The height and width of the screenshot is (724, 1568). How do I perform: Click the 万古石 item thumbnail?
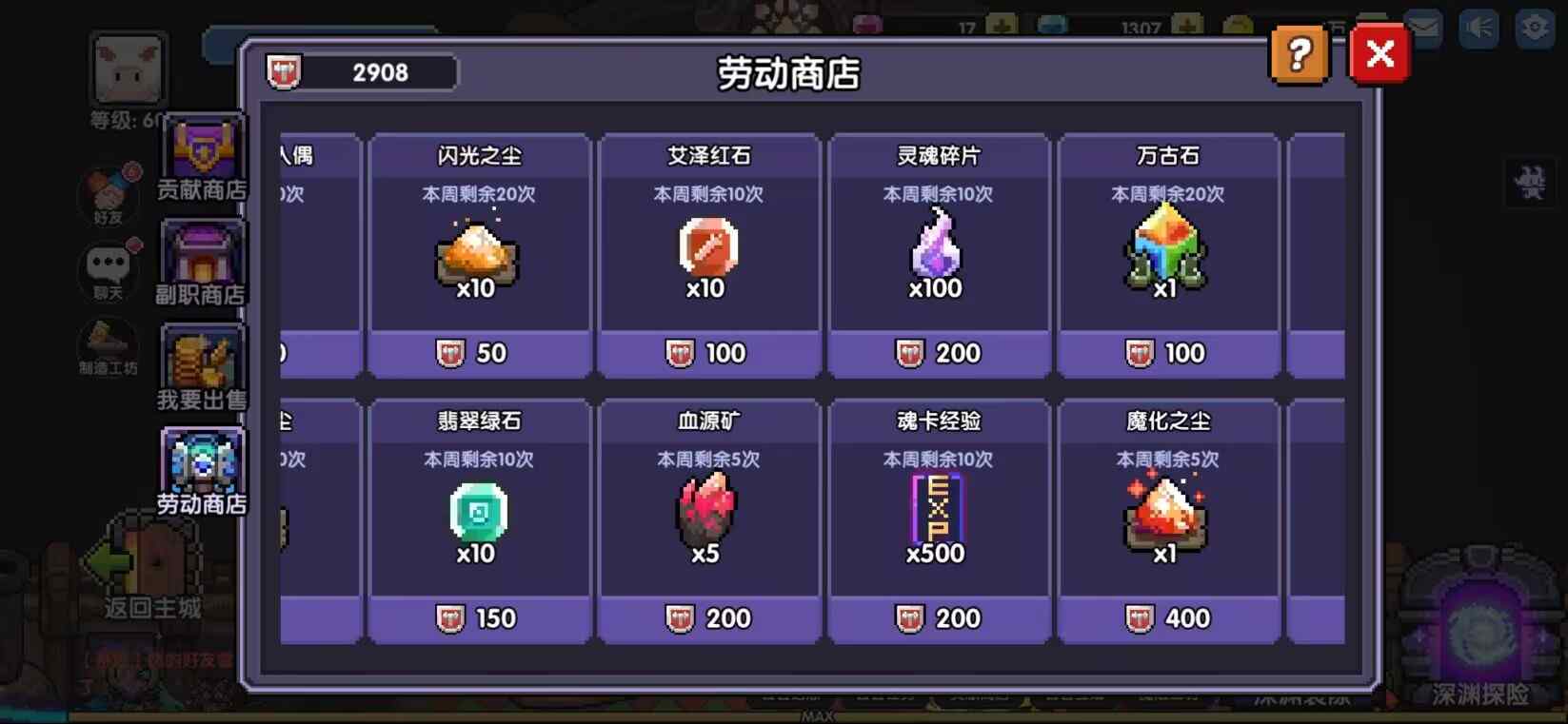click(x=1168, y=249)
